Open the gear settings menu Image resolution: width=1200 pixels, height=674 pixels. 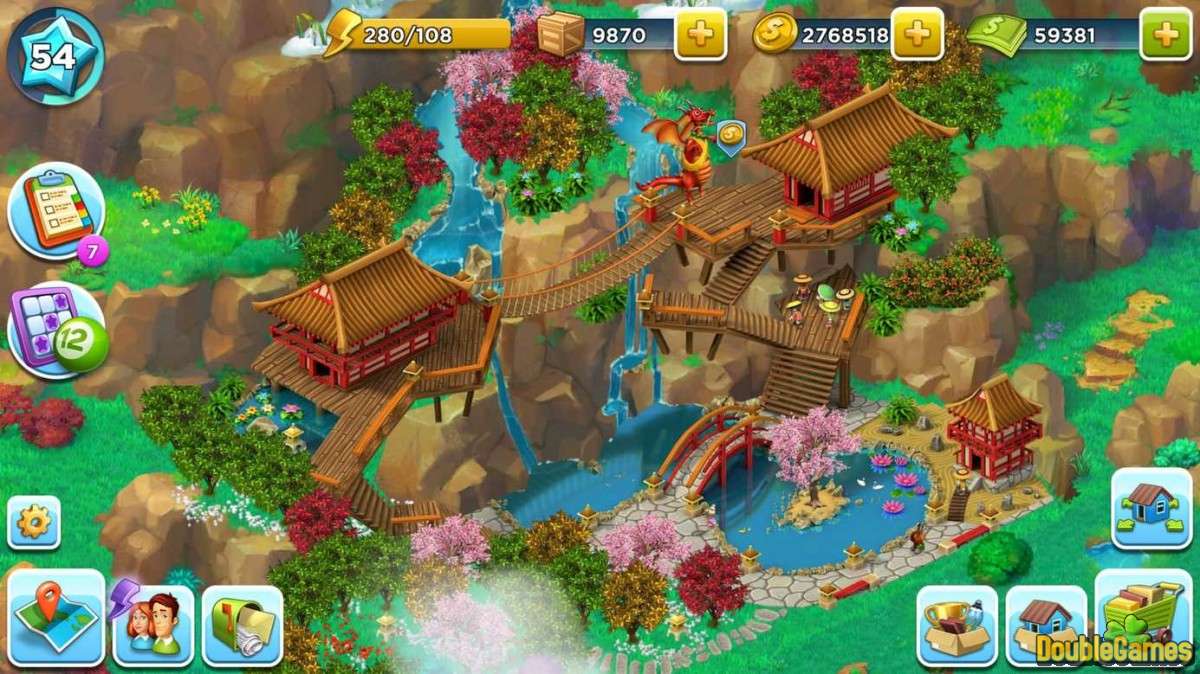tap(34, 522)
